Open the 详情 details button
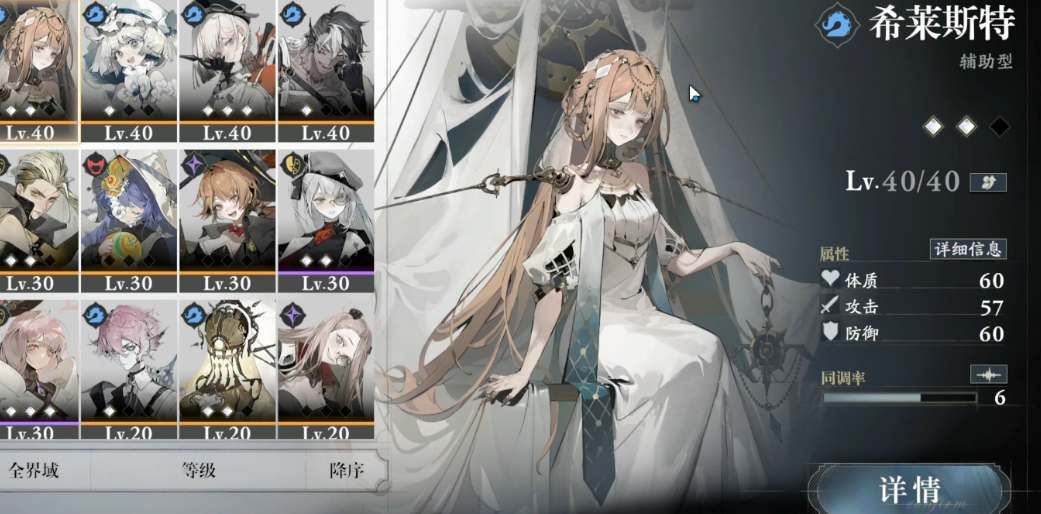 click(910, 489)
